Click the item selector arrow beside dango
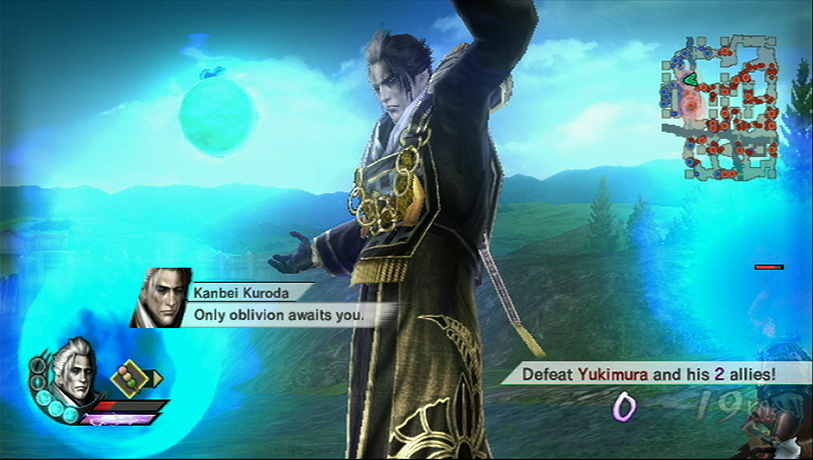Viewport: 813px width, 460px height. point(157,378)
